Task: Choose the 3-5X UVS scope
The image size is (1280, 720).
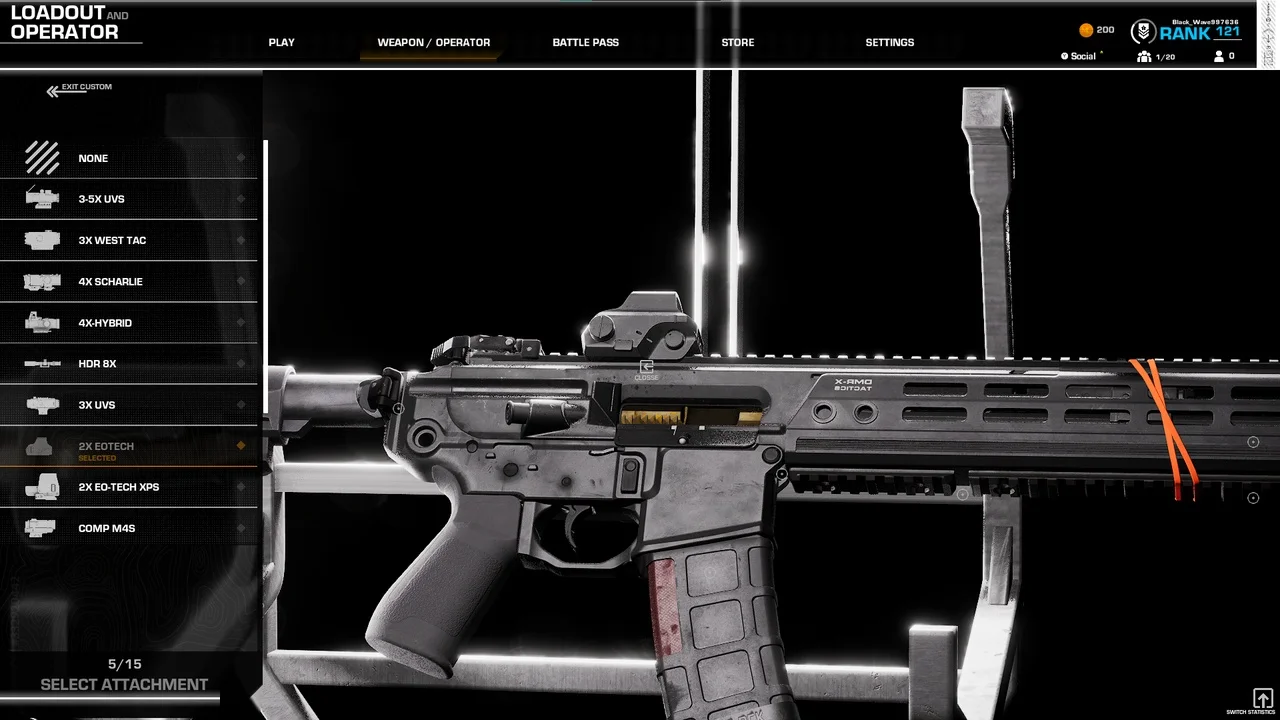Action: pyautogui.click(x=128, y=199)
